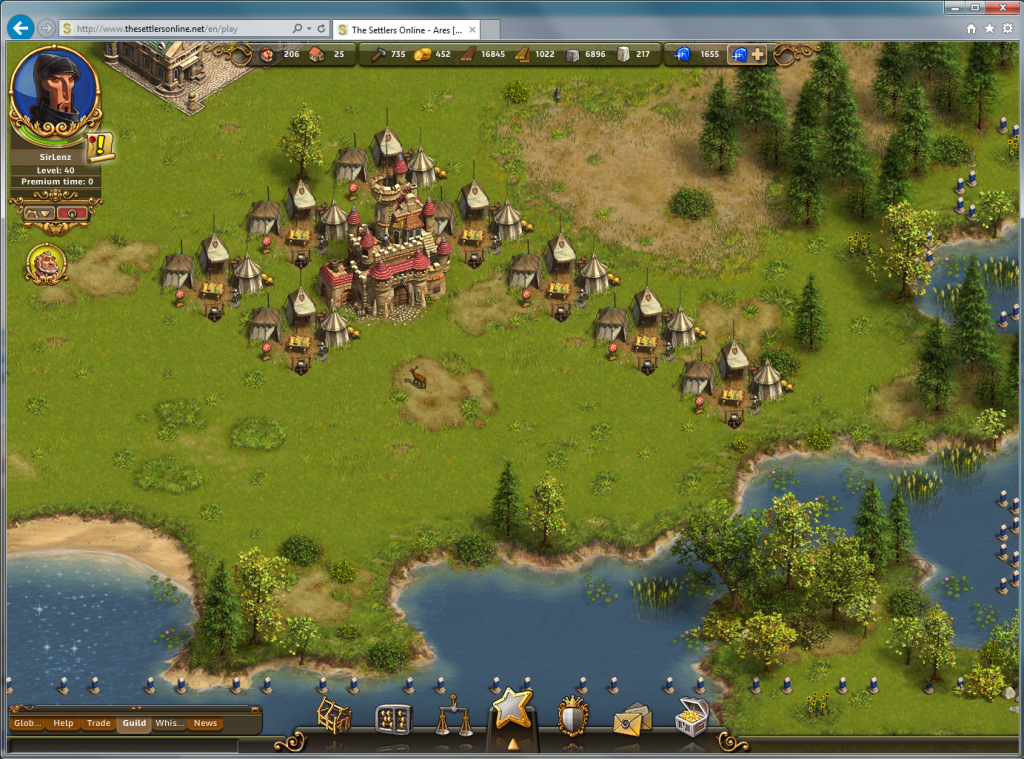Show the News chat tab
Image resolution: width=1024 pixels, height=759 pixels.
pos(205,723)
